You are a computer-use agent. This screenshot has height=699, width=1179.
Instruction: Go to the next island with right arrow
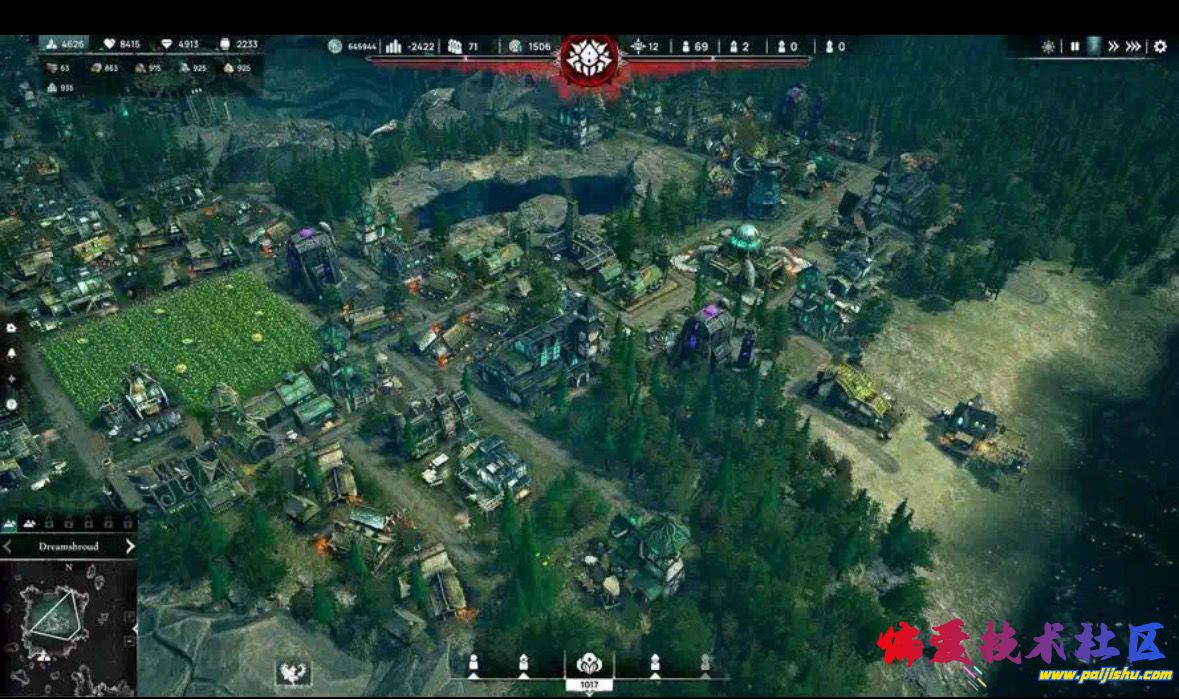click(130, 547)
